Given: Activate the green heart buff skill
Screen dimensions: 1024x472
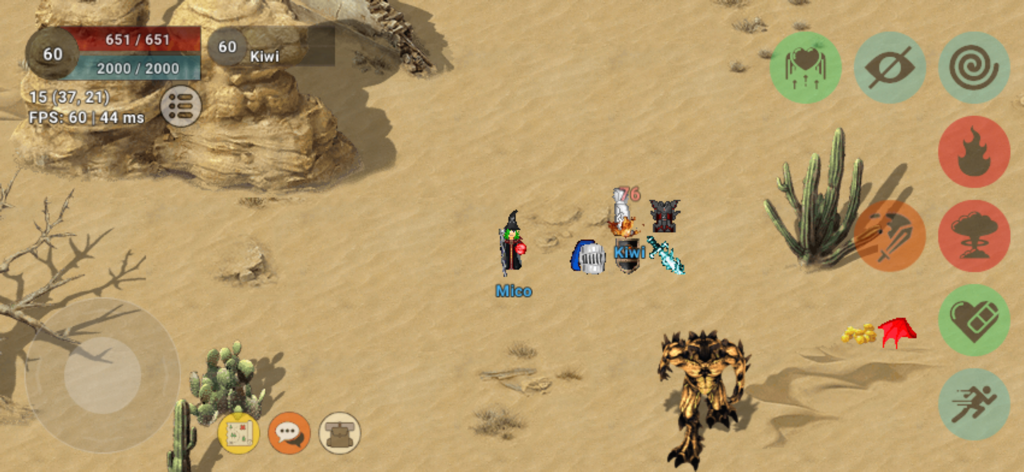Looking at the screenshot, I should [805, 68].
